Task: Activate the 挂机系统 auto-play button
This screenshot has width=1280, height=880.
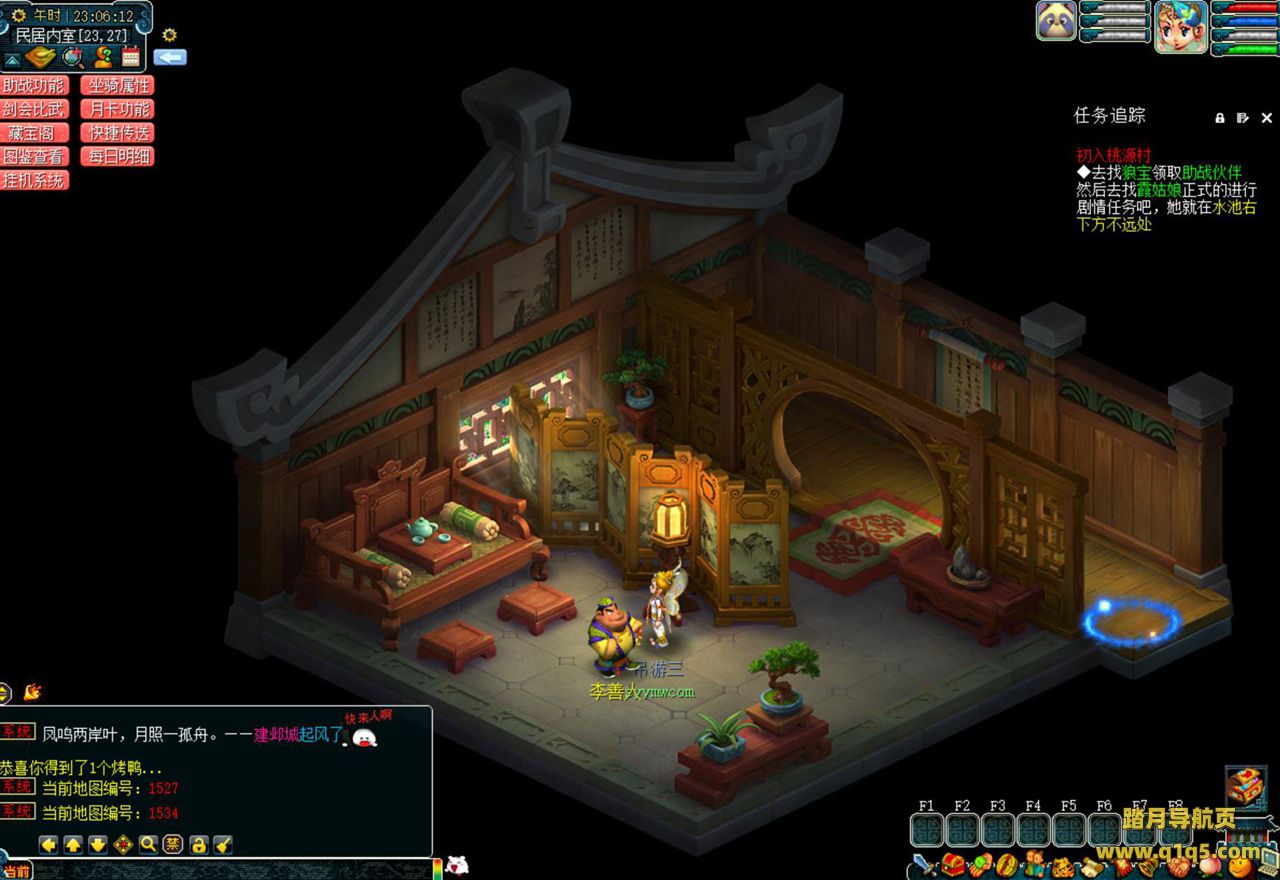Action: (x=34, y=181)
